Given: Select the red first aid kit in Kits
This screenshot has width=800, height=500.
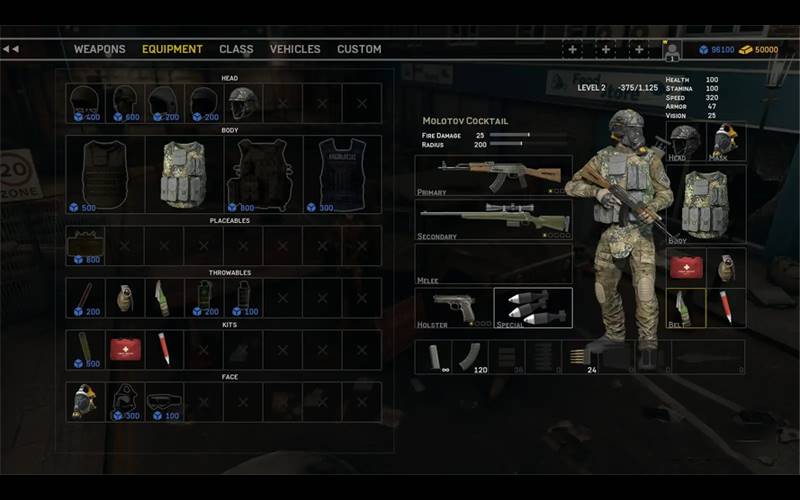Looking at the screenshot, I should coord(125,349).
